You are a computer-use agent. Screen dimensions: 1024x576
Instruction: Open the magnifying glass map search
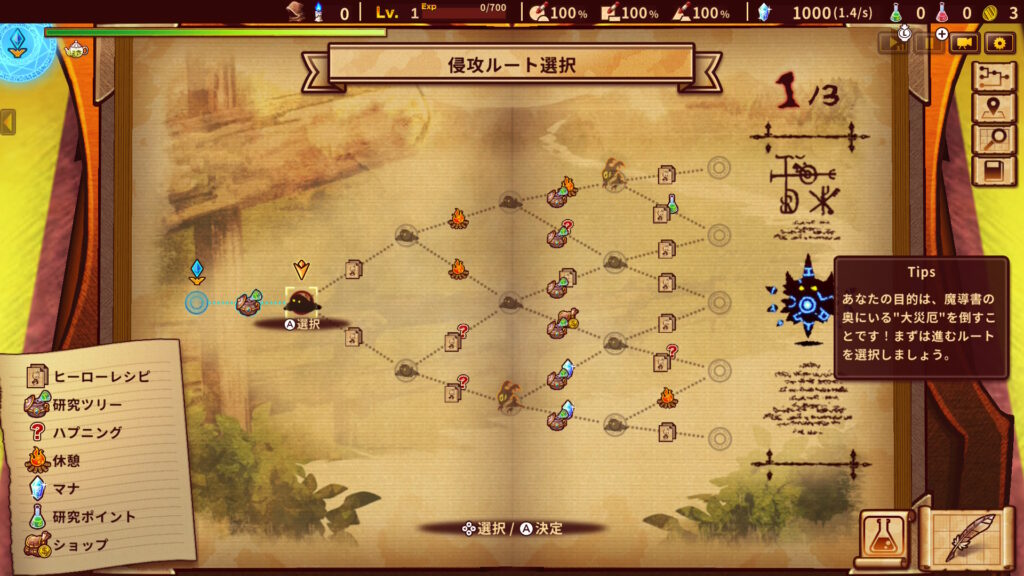(x=993, y=140)
